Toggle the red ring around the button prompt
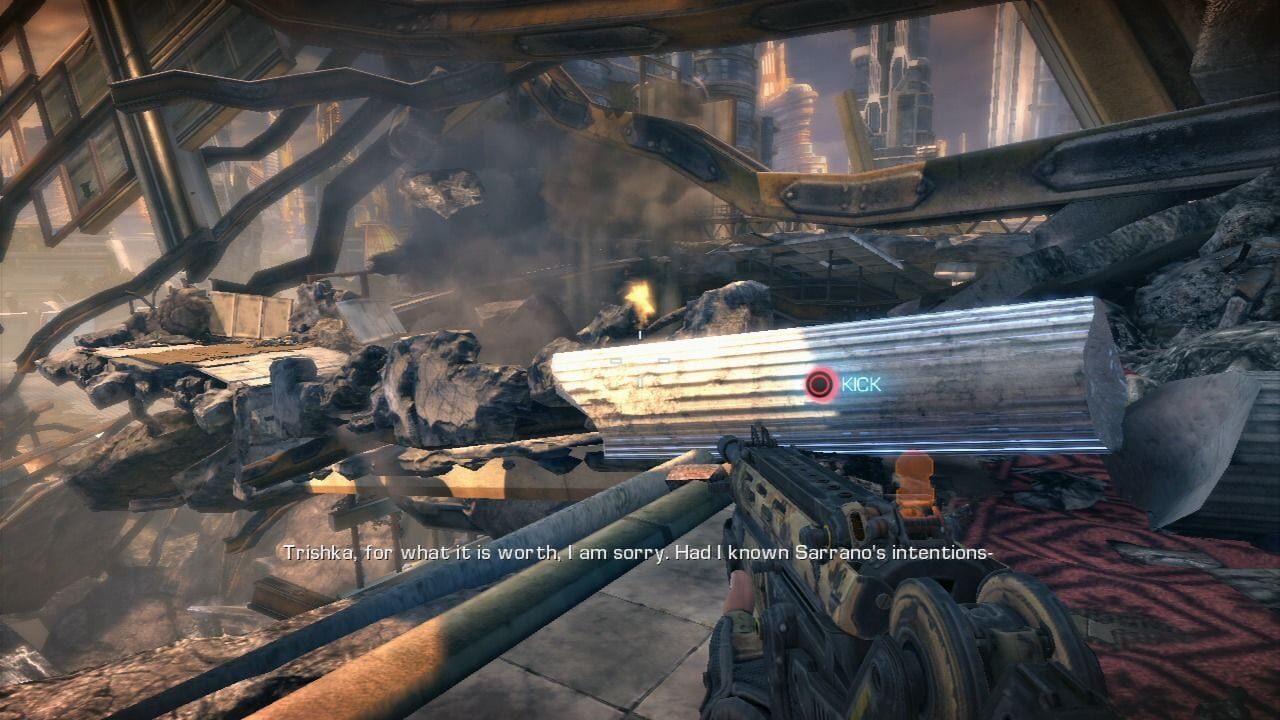Screen dimensions: 1280x720 (819, 383)
